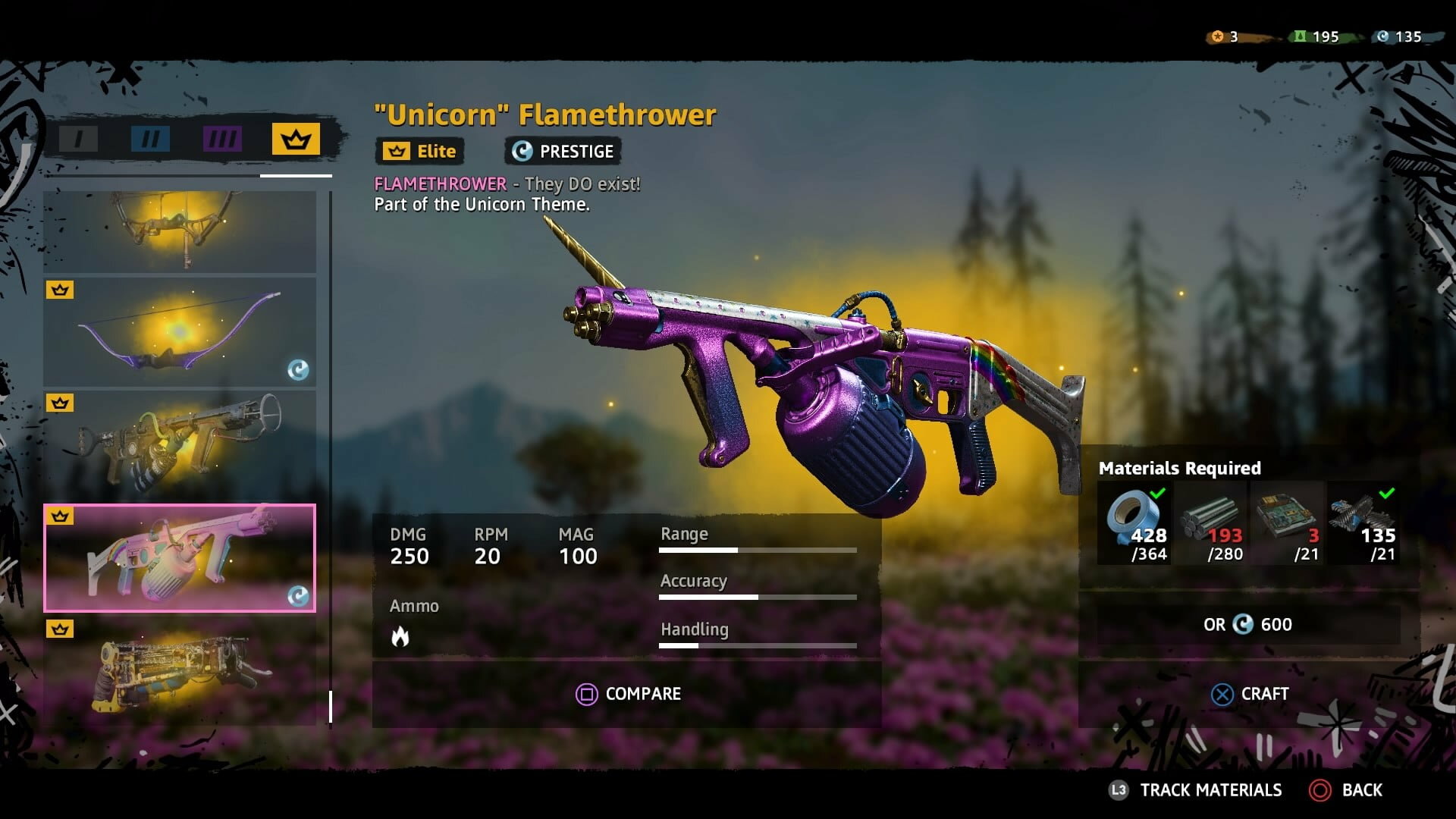Select the compound bow at list top
The image size is (1456, 819).
pos(180,231)
